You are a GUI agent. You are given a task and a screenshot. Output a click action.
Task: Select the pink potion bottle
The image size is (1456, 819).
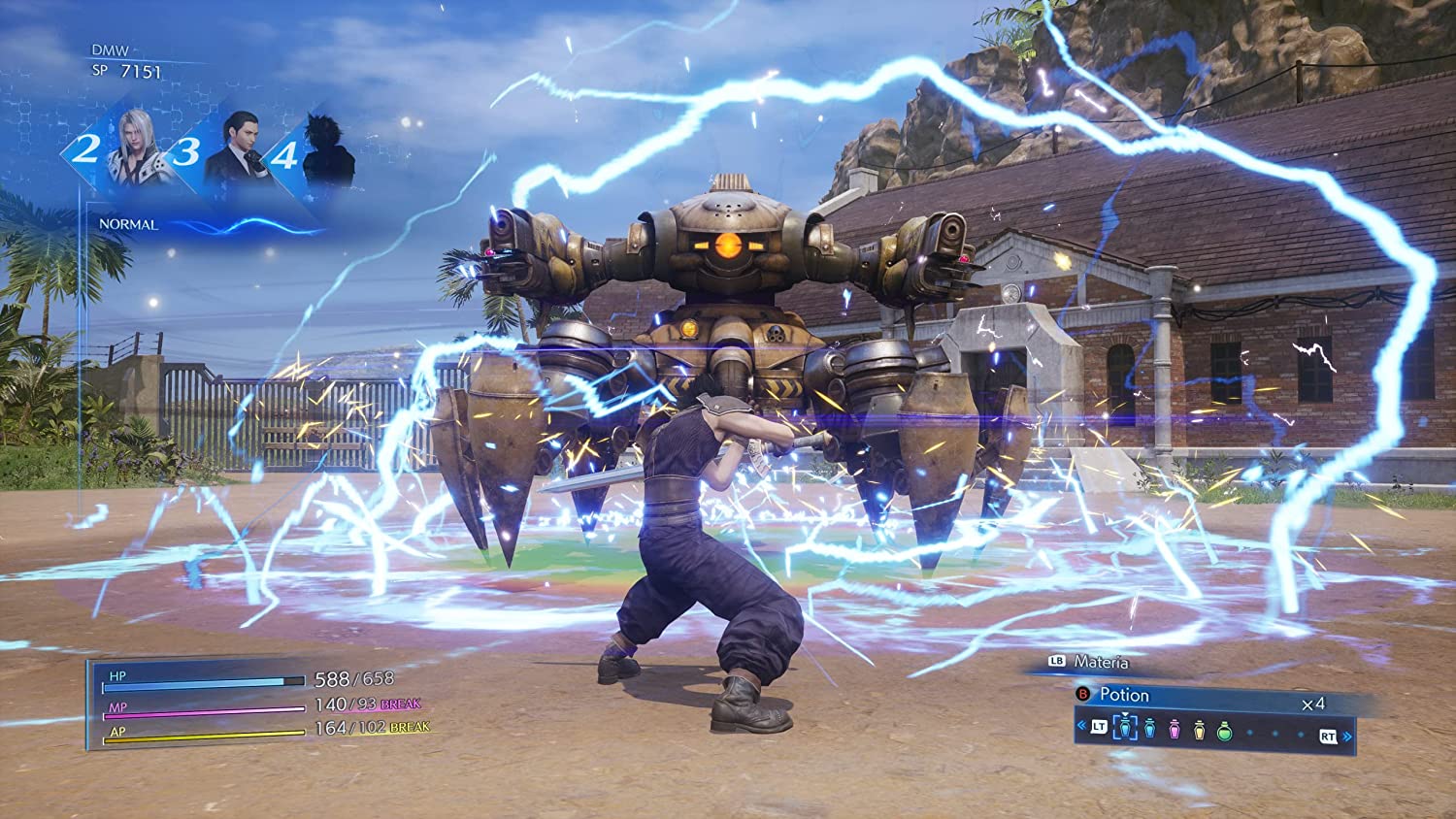[x=1175, y=728]
